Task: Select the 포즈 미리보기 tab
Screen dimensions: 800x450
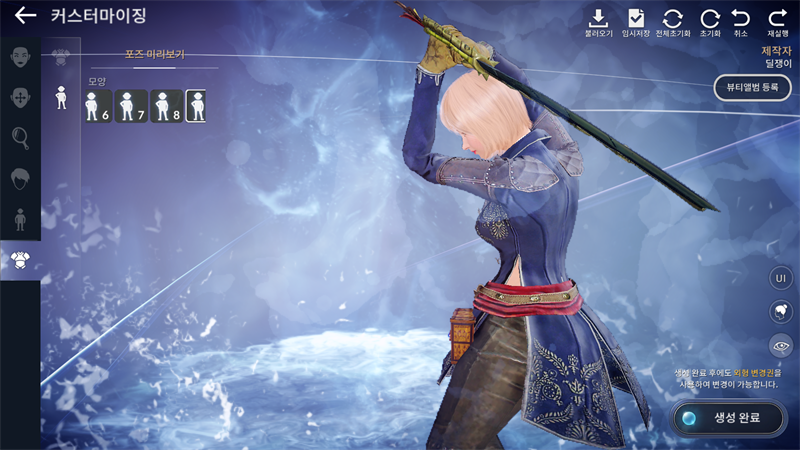Action: click(x=154, y=54)
